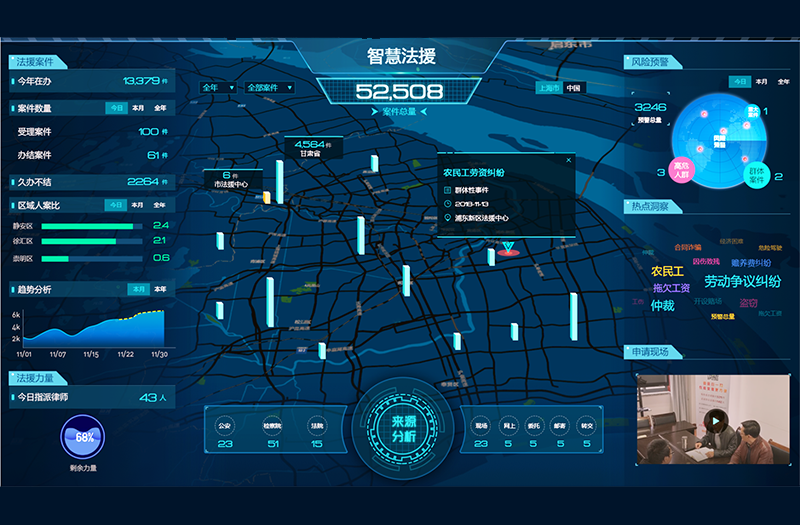This screenshot has height=525, width=800.
Task: Select 全年 tab in 区域人案比 section
Action: [160, 205]
